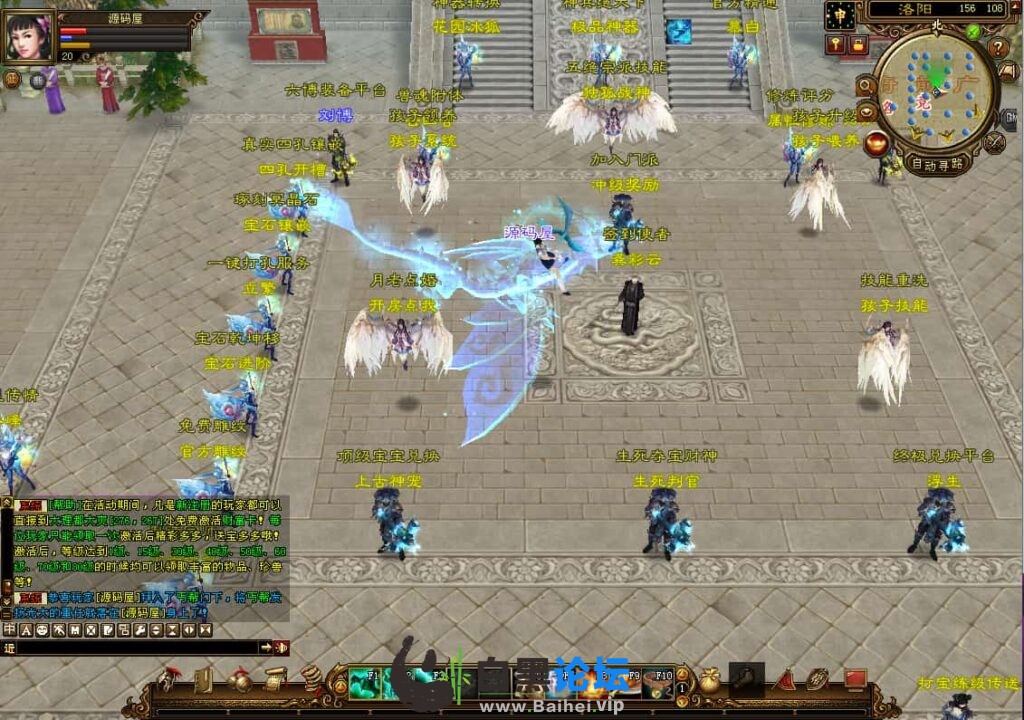Image resolution: width=1024 pixels, height=720 pixels.
Task: Open the golden lock icon button
Action: click(857, 44)
